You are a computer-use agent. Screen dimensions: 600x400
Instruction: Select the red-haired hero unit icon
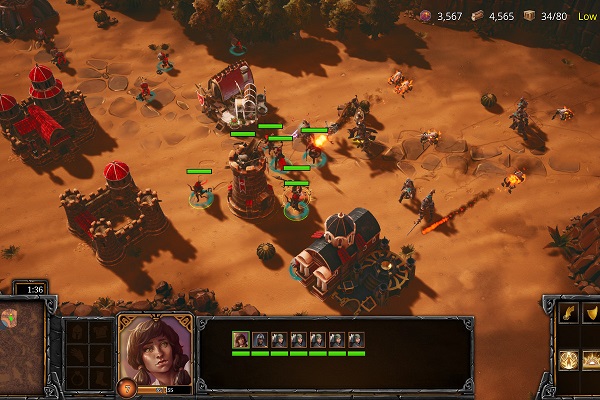[x=241, y=340]
